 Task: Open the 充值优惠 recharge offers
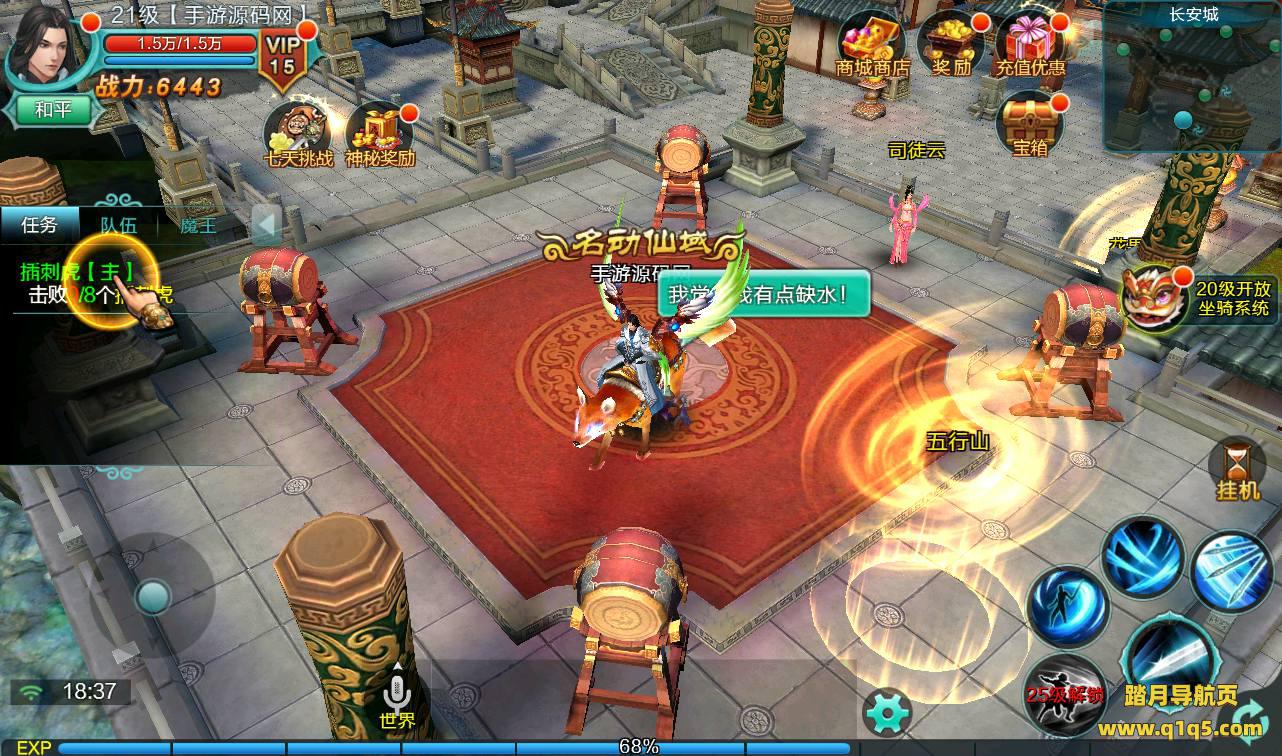[1030, 46]
